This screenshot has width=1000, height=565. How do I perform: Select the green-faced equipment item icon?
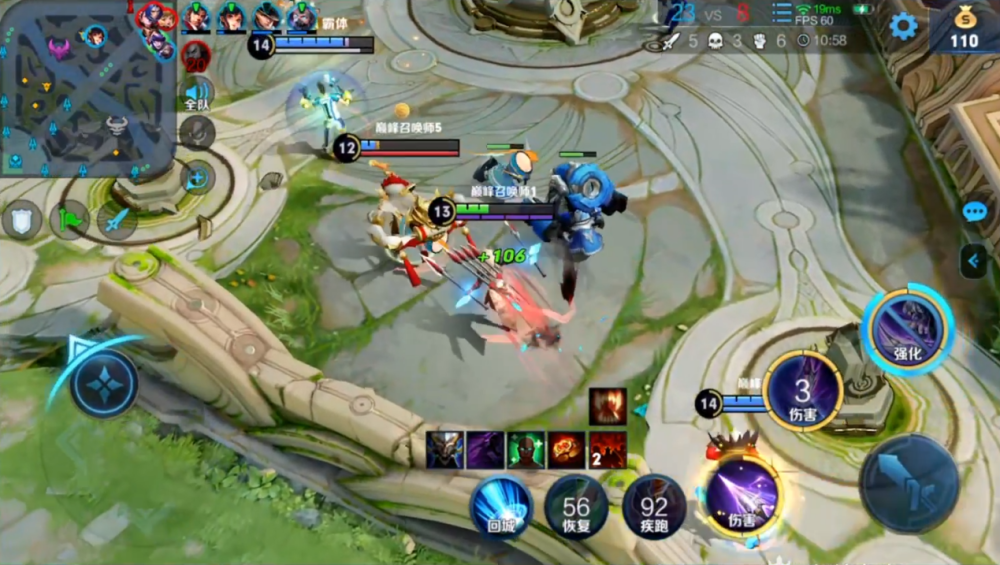(525, 450)
